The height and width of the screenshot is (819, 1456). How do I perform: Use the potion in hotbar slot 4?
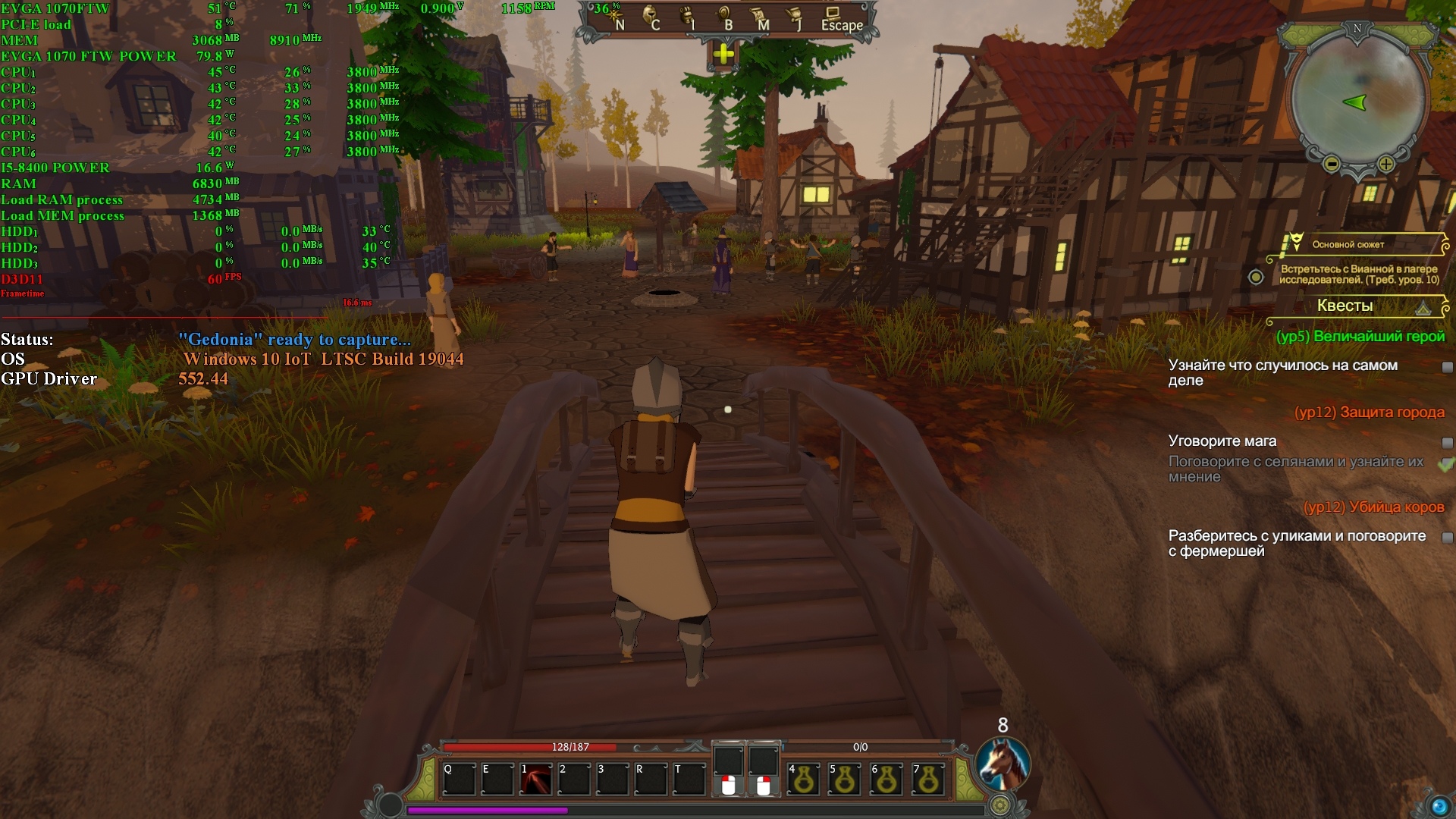(x=804, y=780)
